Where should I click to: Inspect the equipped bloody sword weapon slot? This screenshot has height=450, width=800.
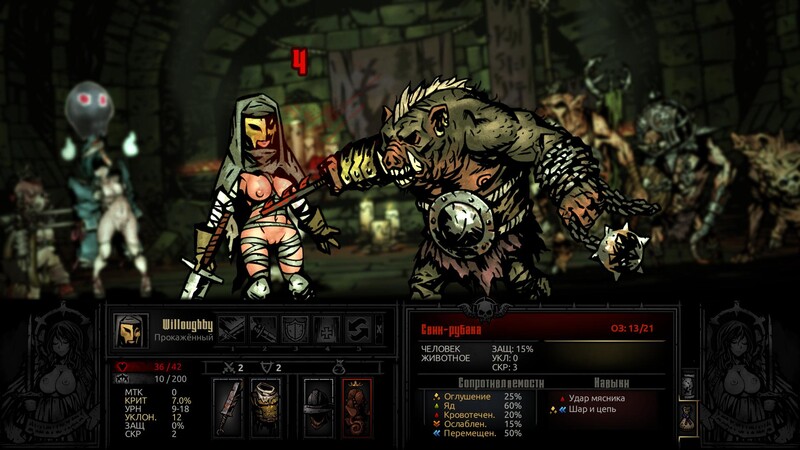coord(231,406)
